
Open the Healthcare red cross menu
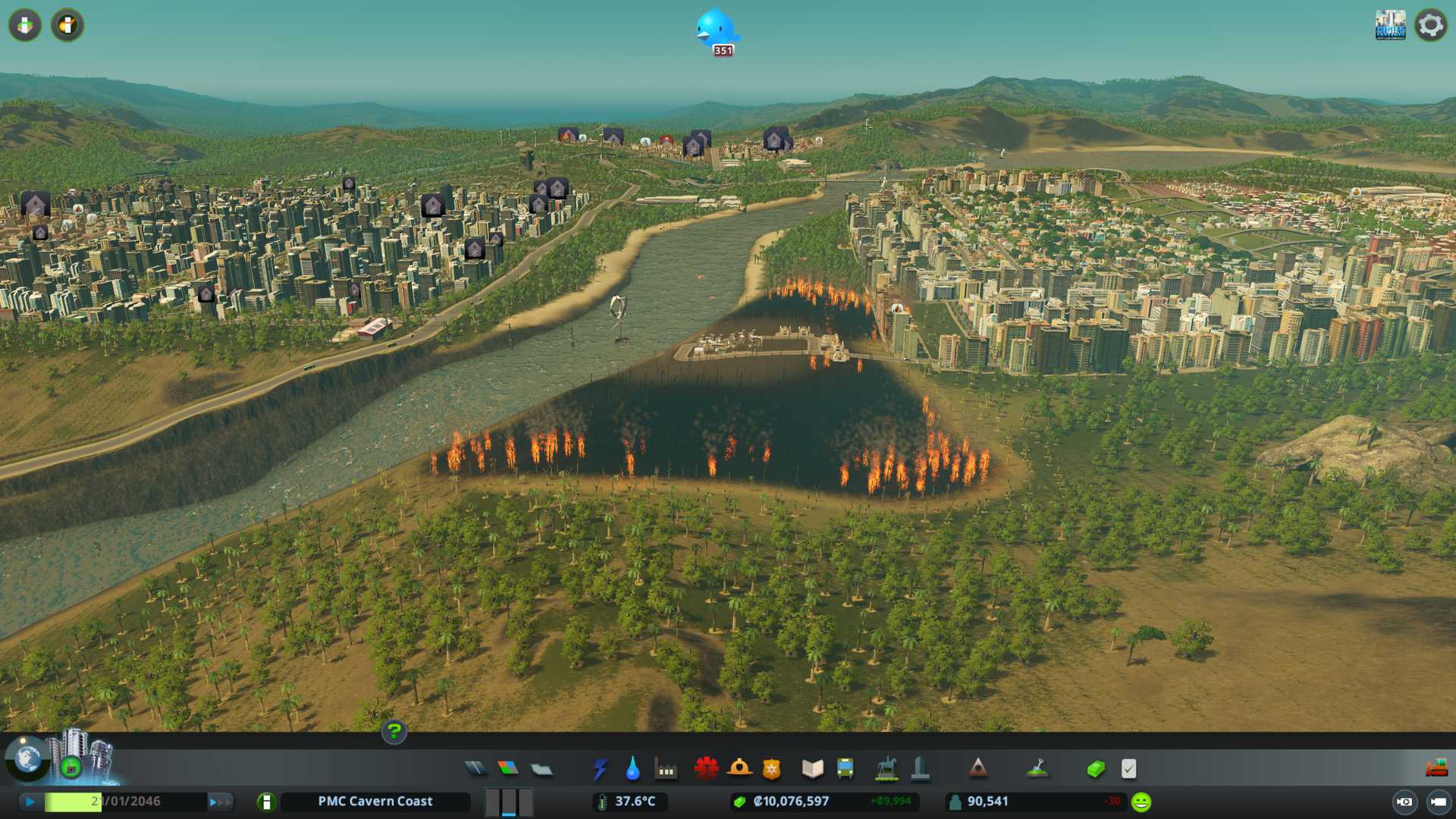coord(706,769)
